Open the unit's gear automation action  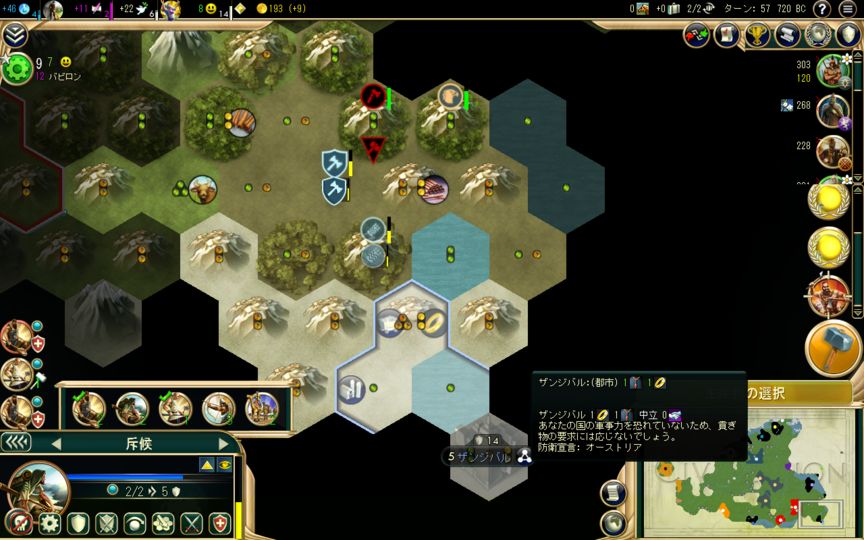(49, 523)
